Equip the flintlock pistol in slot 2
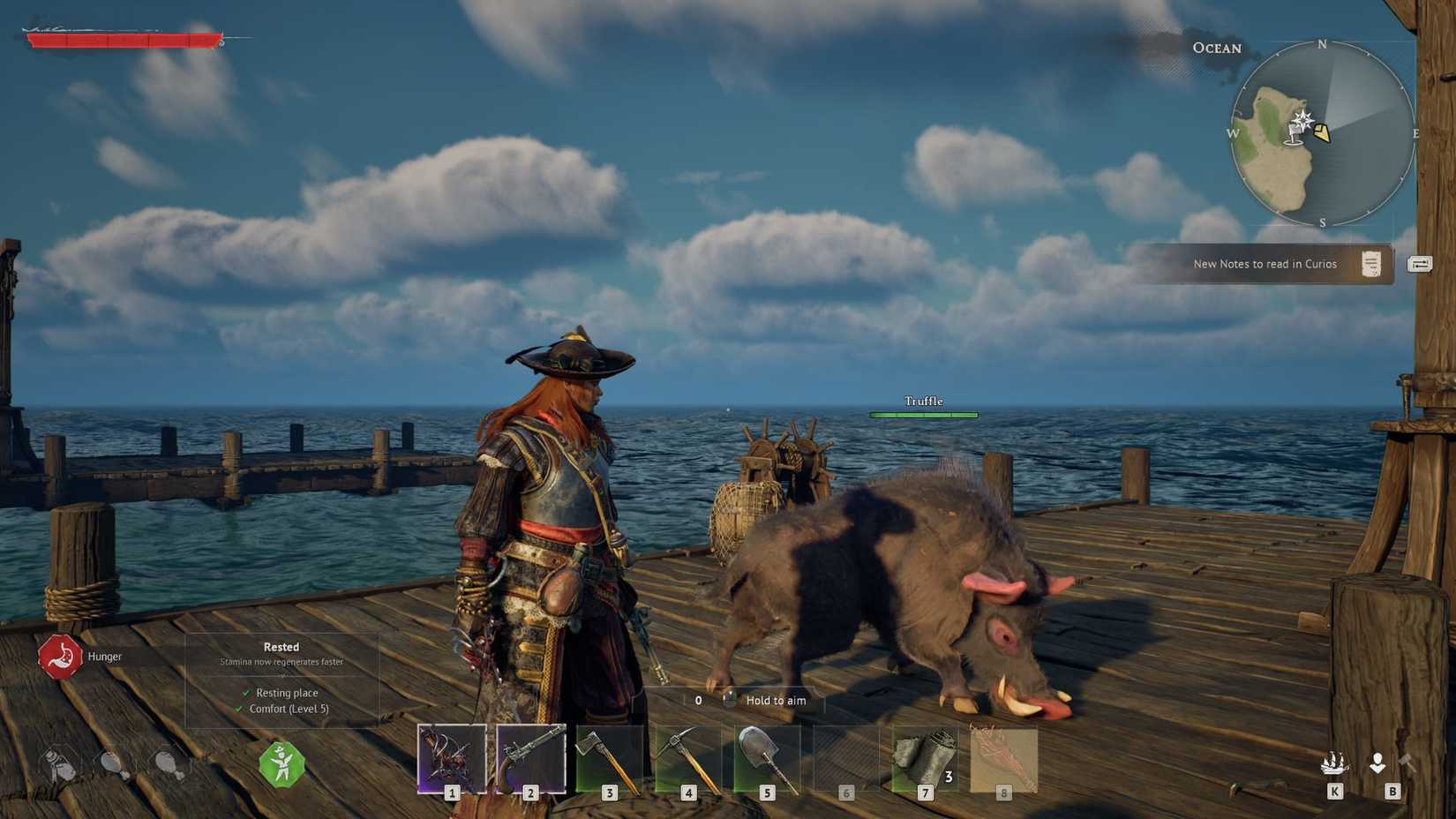Viewport: 1456px width, 819px height. [530, 759]
